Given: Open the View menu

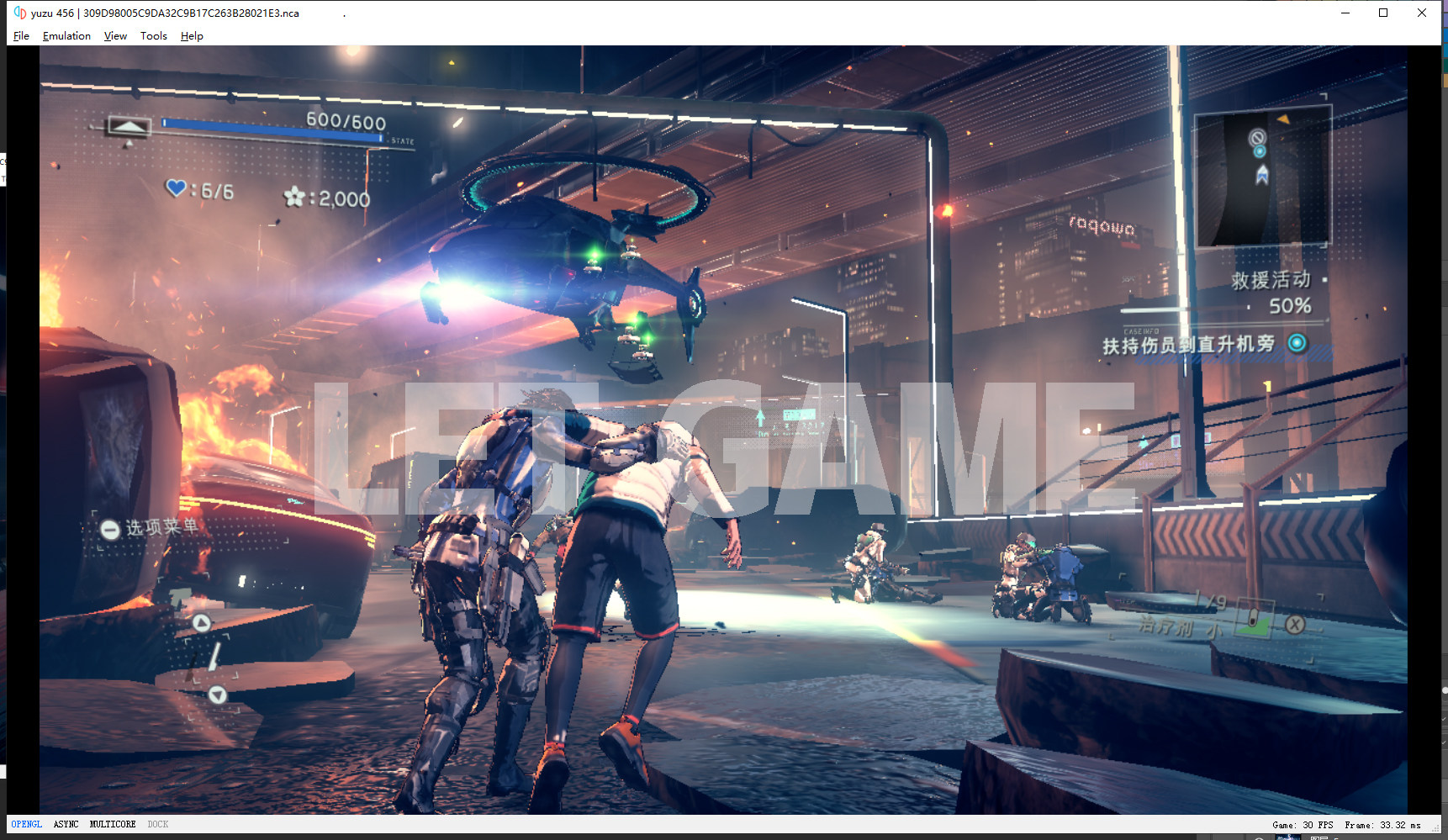Looking at the screenshot, I should coord(115,36).
